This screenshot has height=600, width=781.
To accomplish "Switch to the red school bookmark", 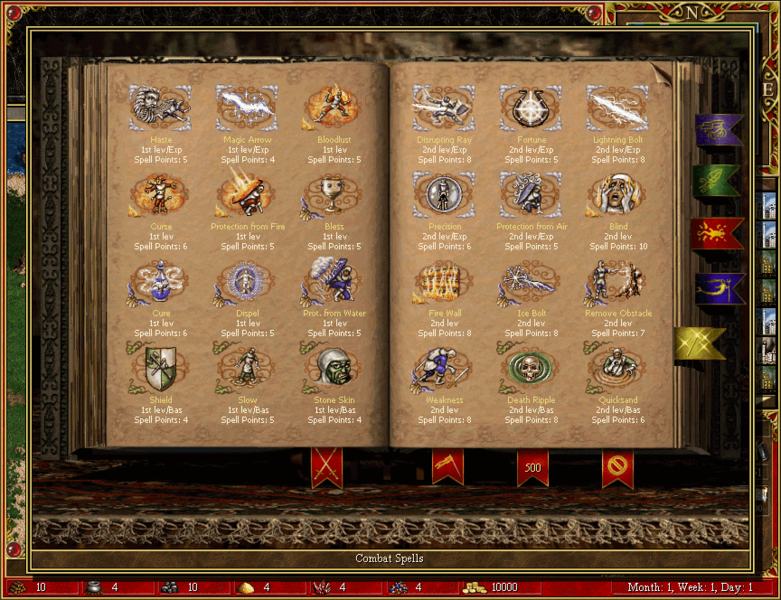I will pyautogui.click(x=716, y=233).
